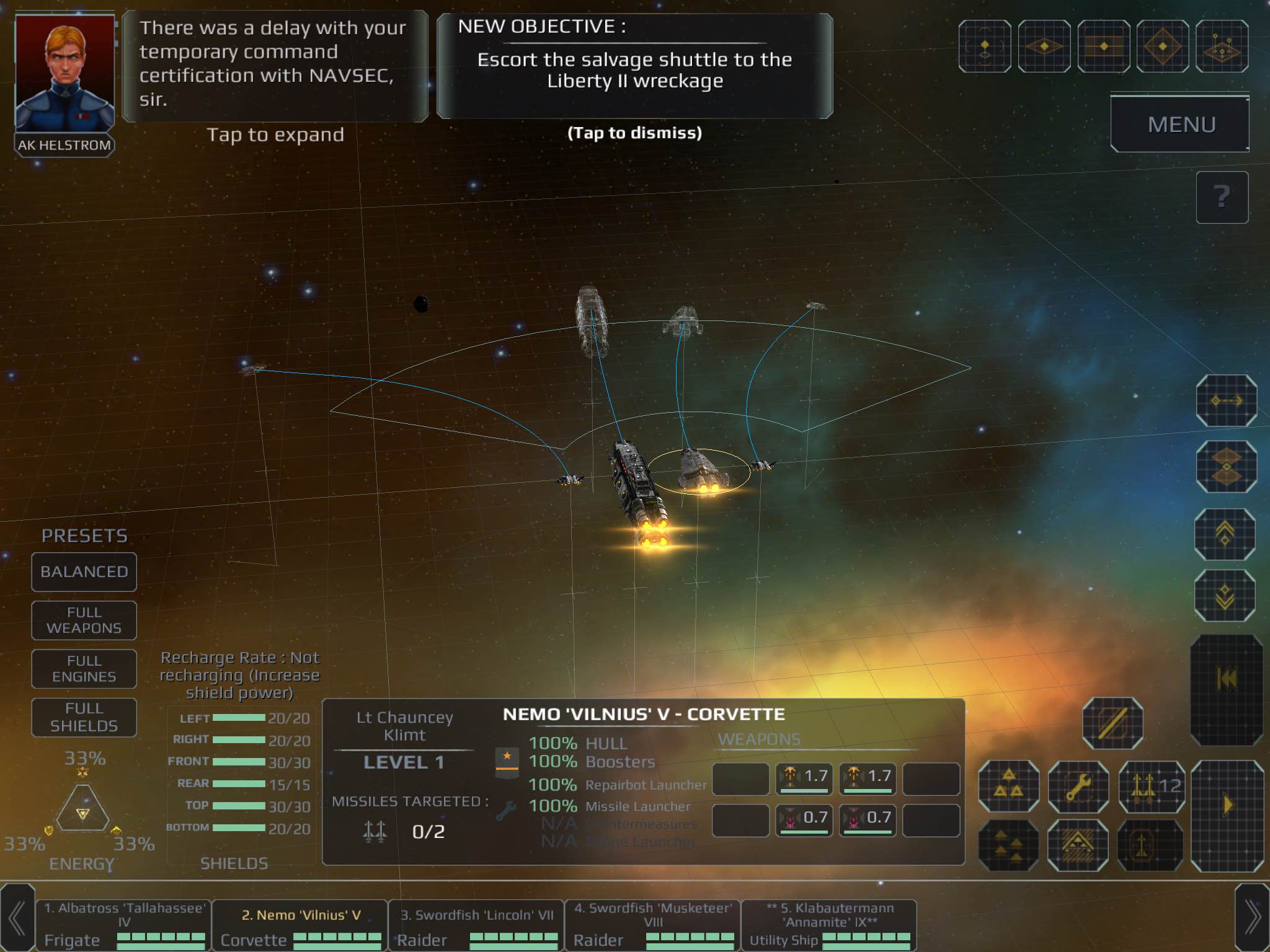Click the move-down double chevron control
This screenshot has width=1270, height=952.
pos(1225,596)
